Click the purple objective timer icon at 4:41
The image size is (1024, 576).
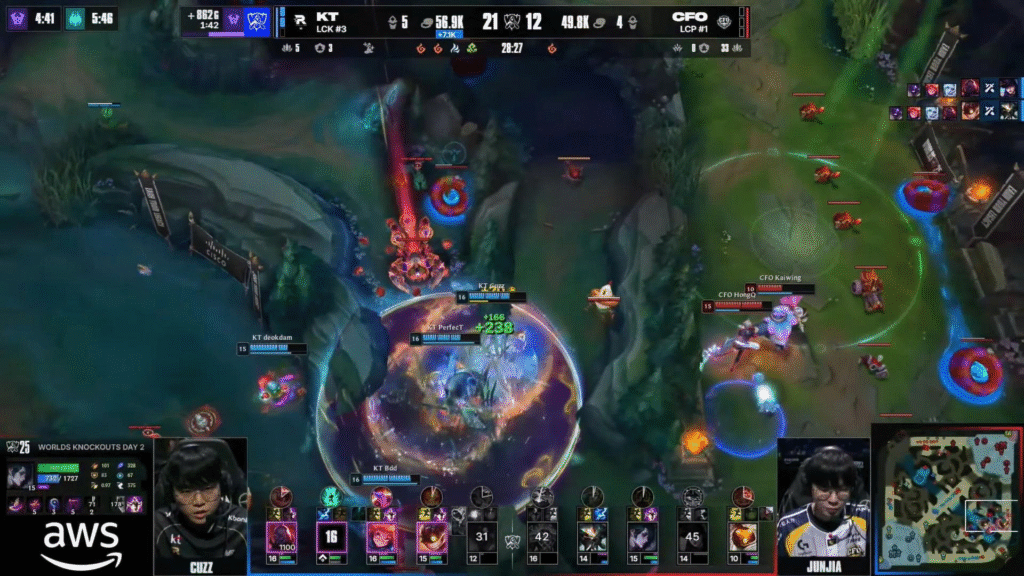17,18
